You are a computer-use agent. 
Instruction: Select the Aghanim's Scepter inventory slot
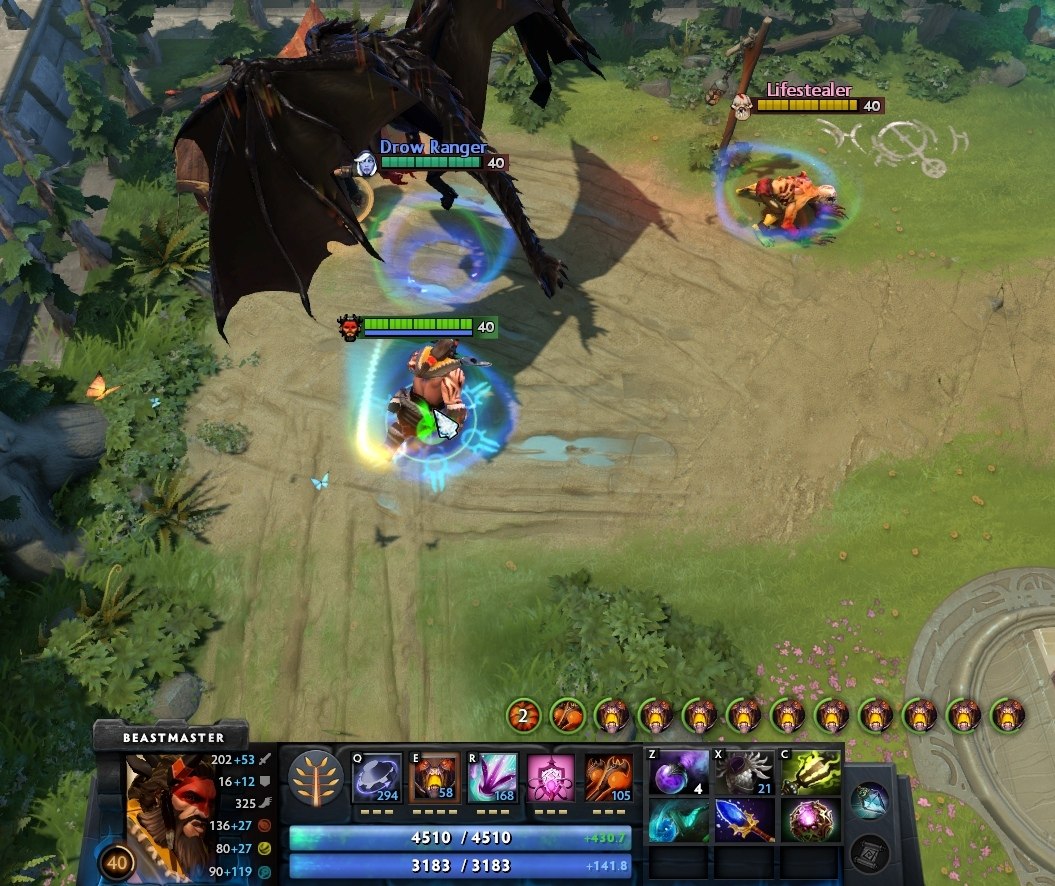coord(744,820)
